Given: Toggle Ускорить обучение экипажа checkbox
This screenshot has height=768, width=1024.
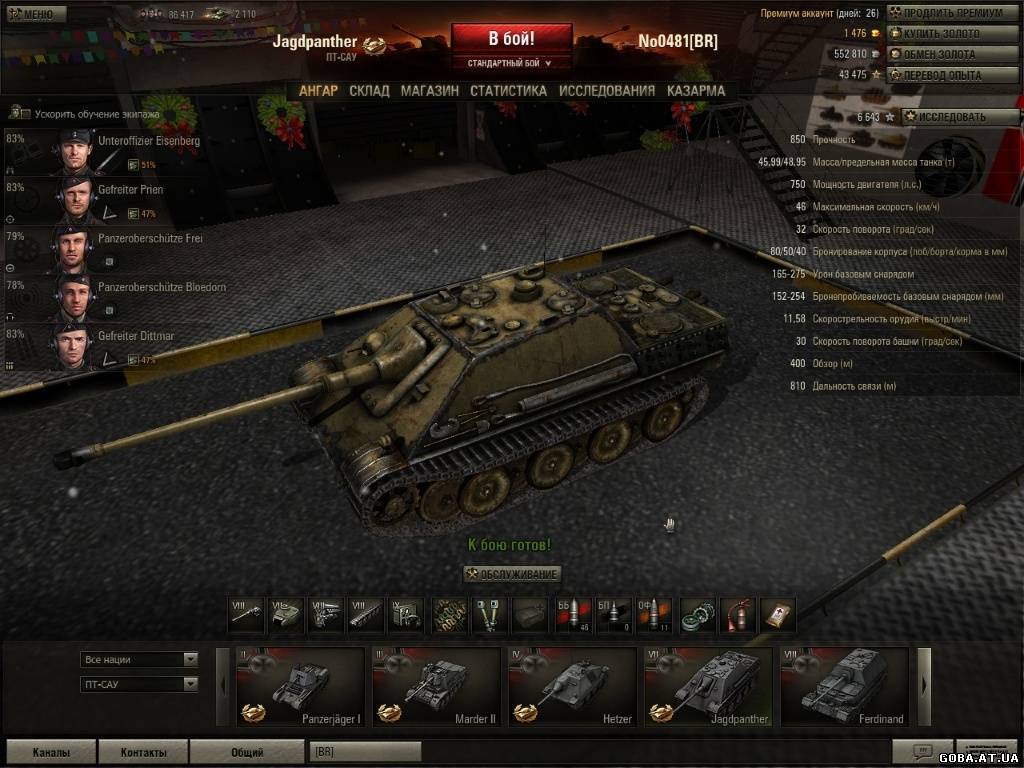Looking at the screenshot, I should (14, 114).
